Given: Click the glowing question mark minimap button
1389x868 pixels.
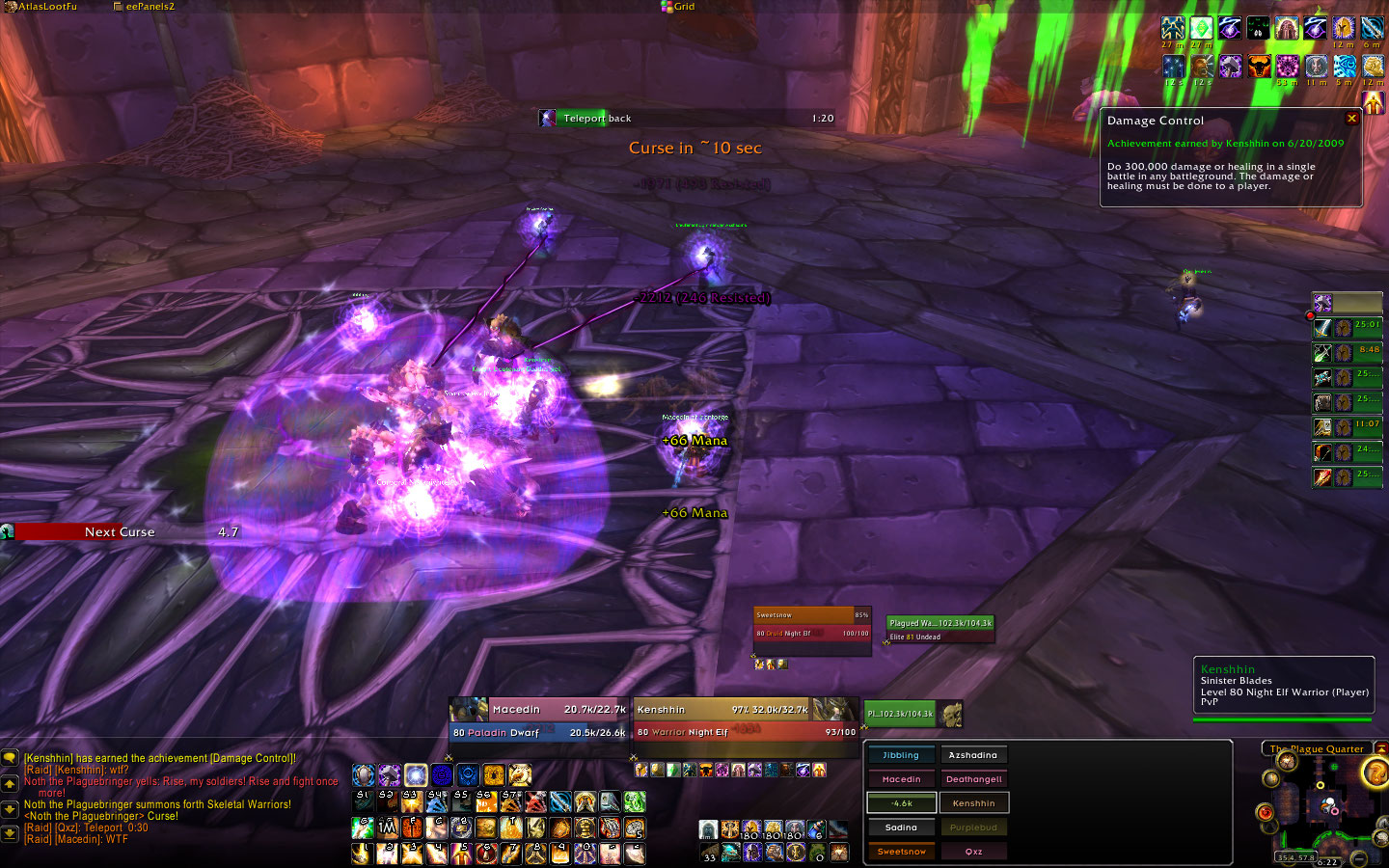Looking at the screenshot, I should click(1376, 772).
